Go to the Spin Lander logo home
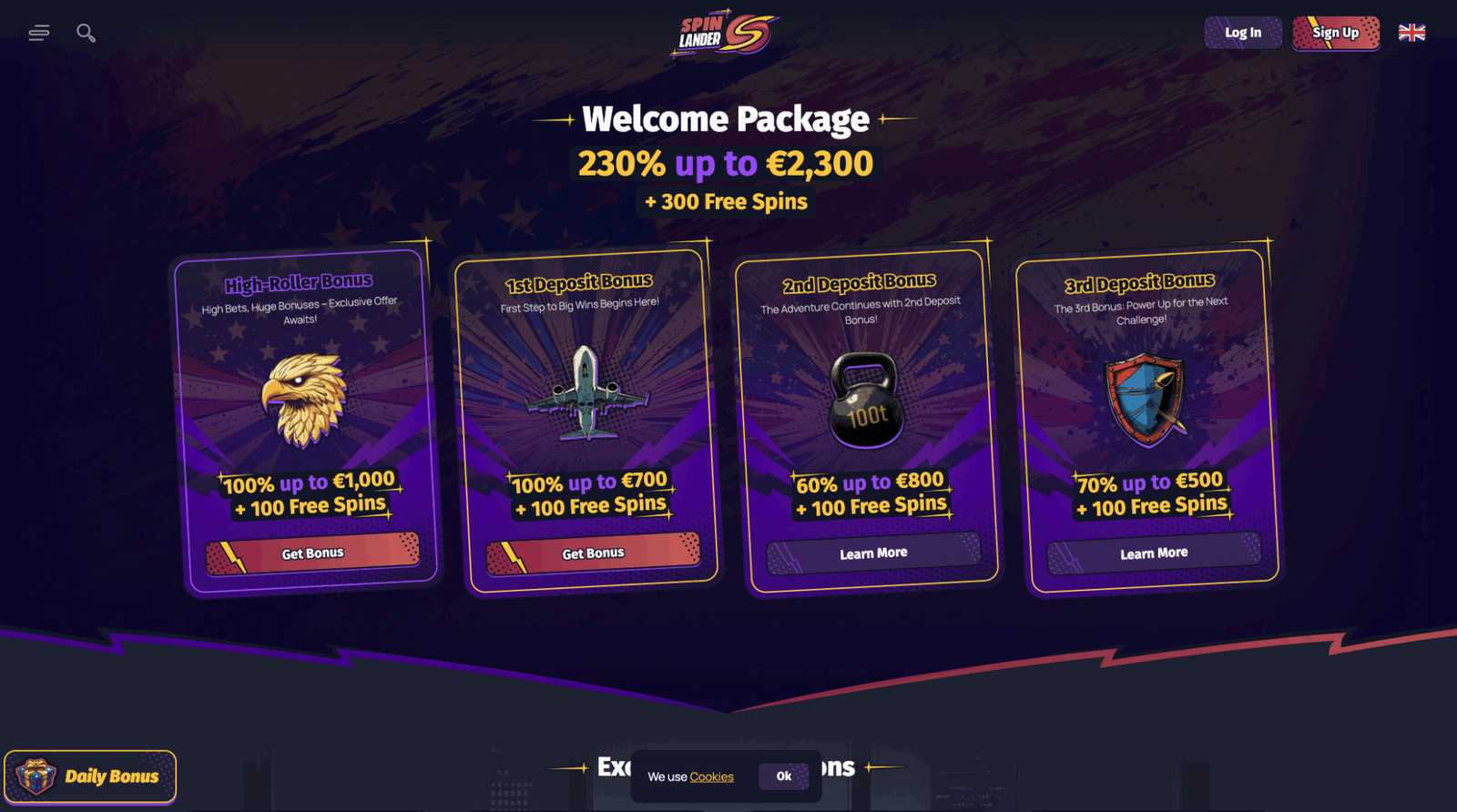The image size is (1457, 812). point(724,35)
